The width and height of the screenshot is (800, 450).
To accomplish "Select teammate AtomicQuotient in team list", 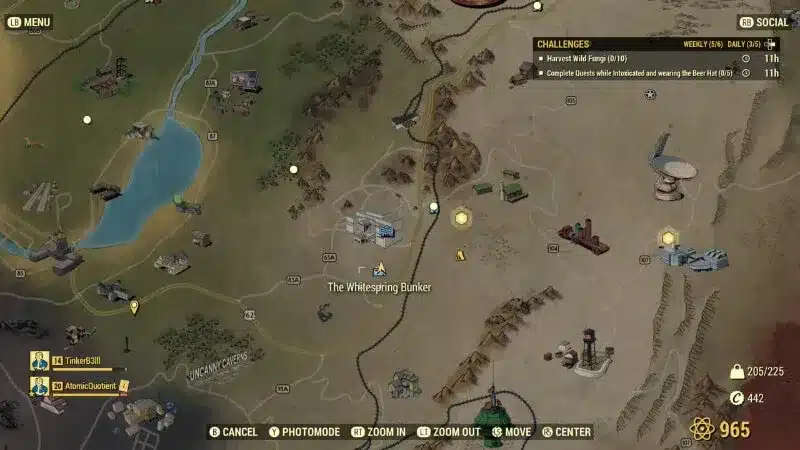I will pos(80,385).
